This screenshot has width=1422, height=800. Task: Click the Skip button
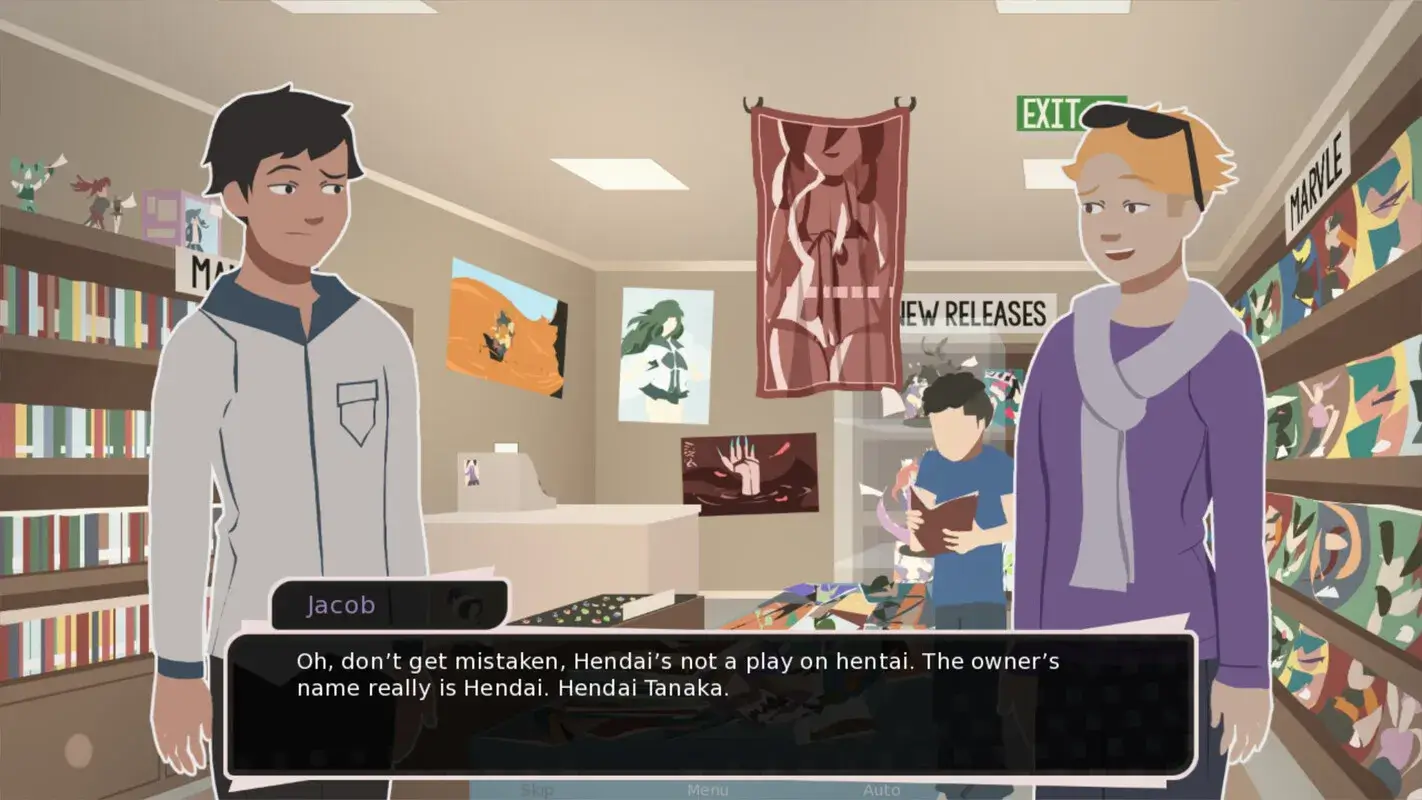point(537,789)
